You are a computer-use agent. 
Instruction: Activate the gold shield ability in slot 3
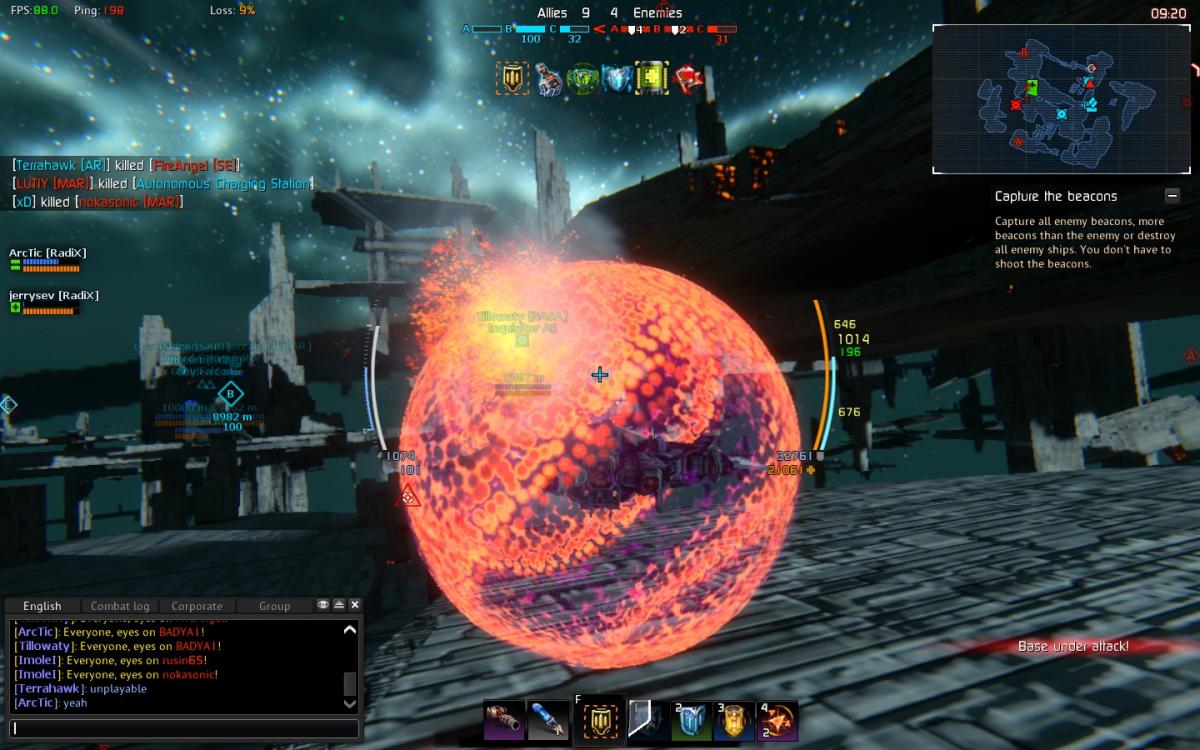click(733, 721)
